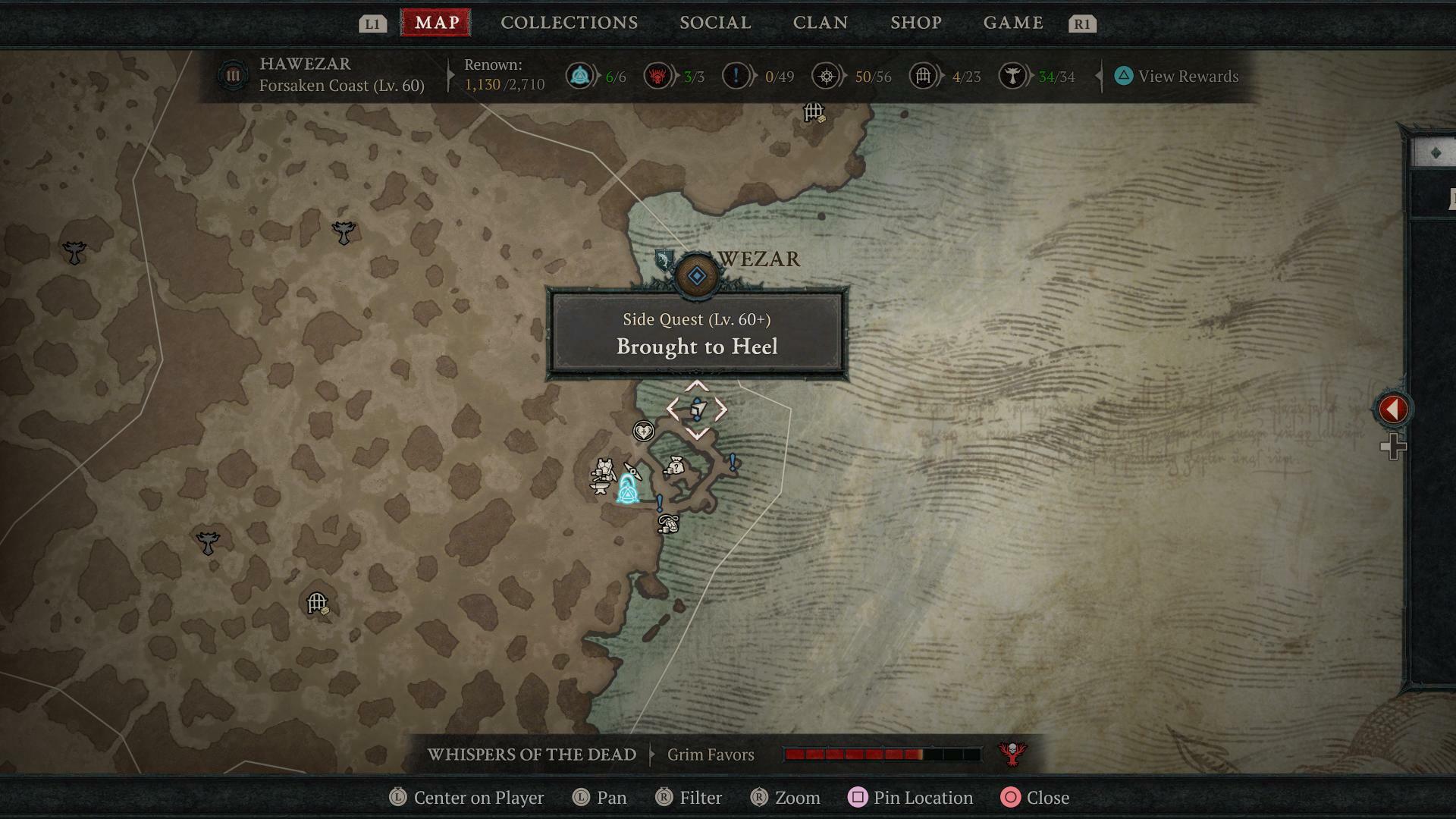Screen dimensions: 1456x819
Task: Switch to the Social tab
Action: click(x=715, y=23)
